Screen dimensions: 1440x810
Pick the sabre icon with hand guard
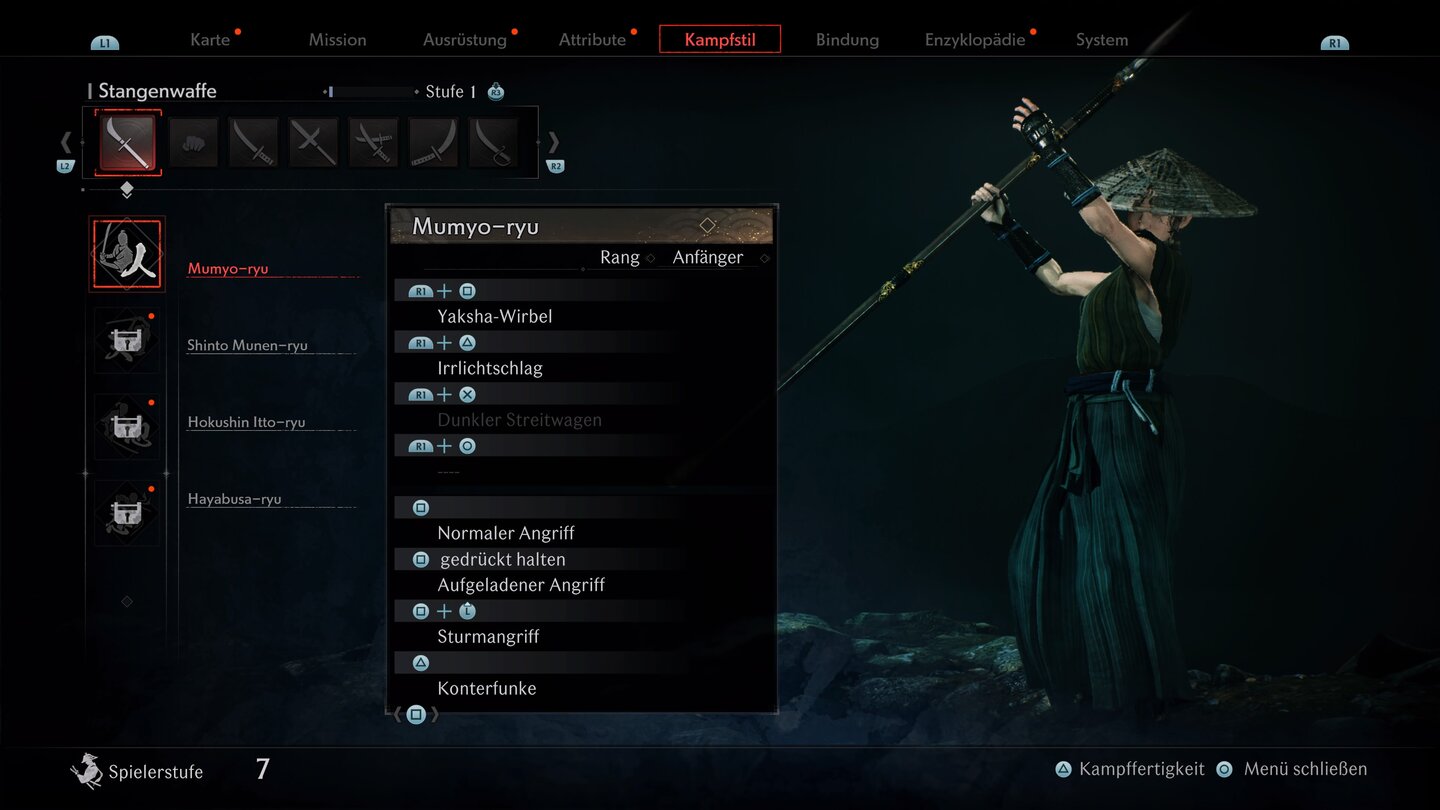click(x=493, y=143)
